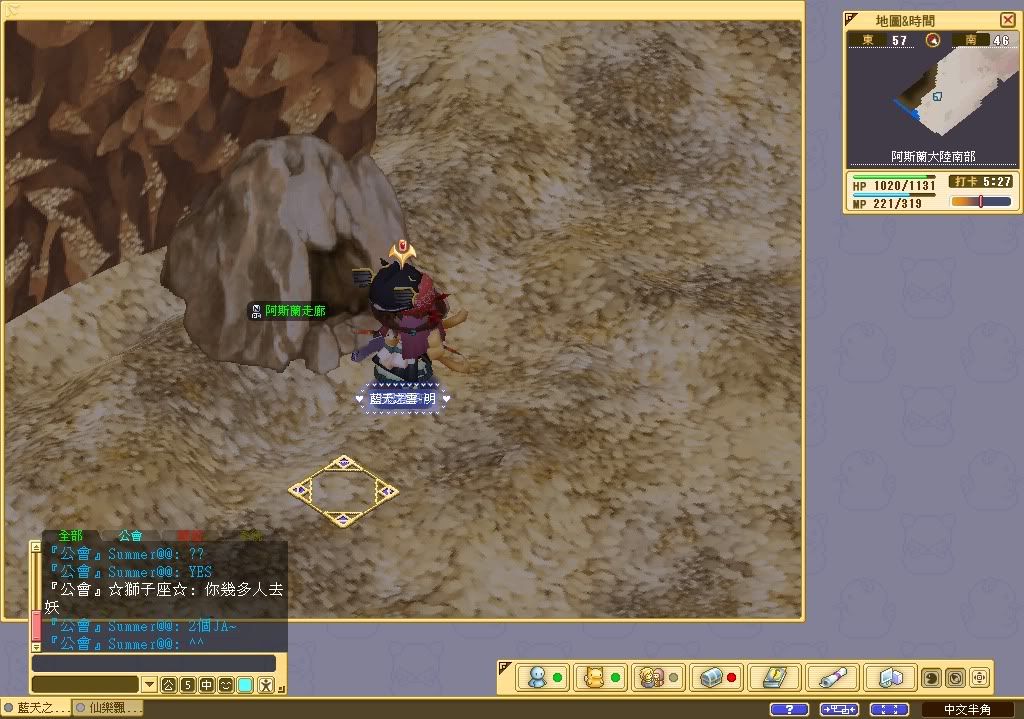Open the chat target dropdown arrow
The width and height of the screenshot is (1024, 719).
click(x=149, y=685)
